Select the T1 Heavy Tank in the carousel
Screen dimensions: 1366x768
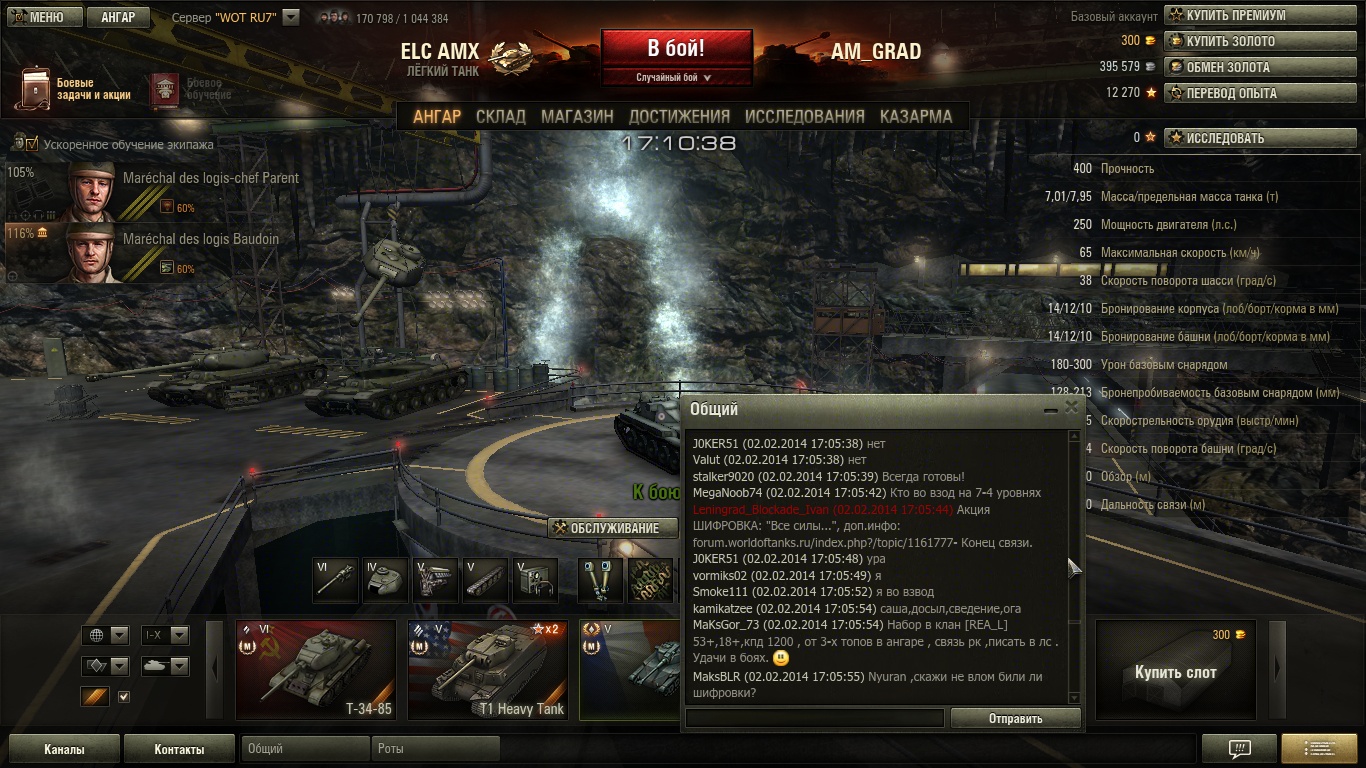pyautogui.click(x=487, y=669)
